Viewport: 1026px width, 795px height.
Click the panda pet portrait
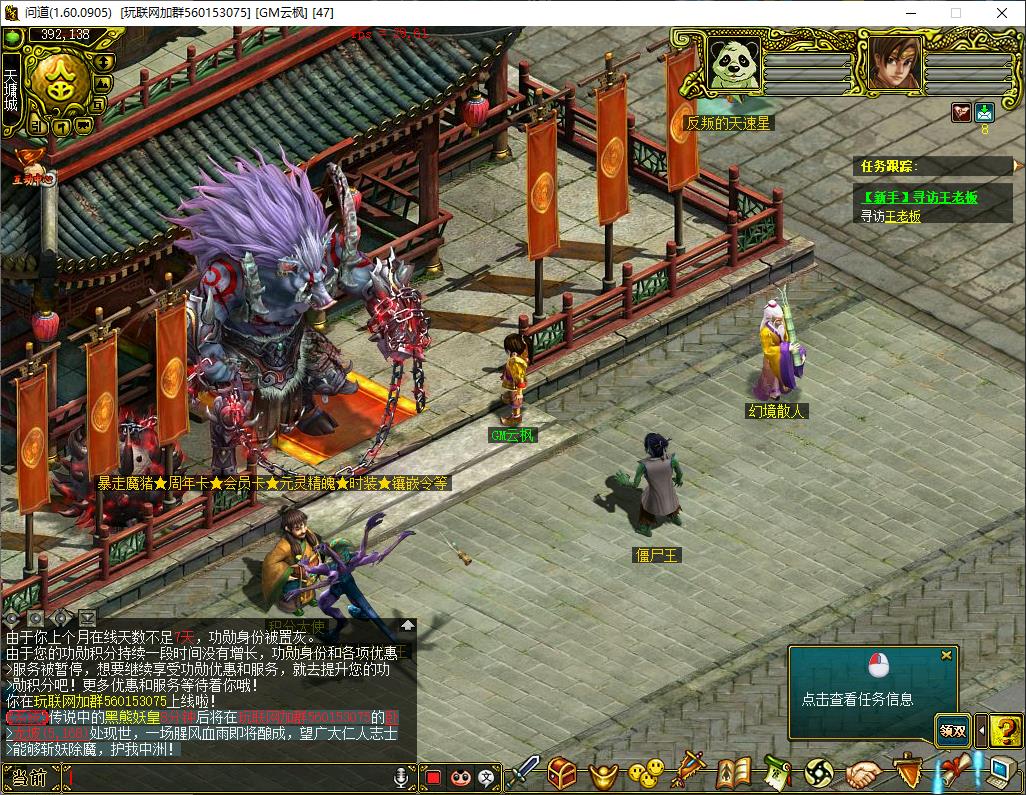point(735,63)
